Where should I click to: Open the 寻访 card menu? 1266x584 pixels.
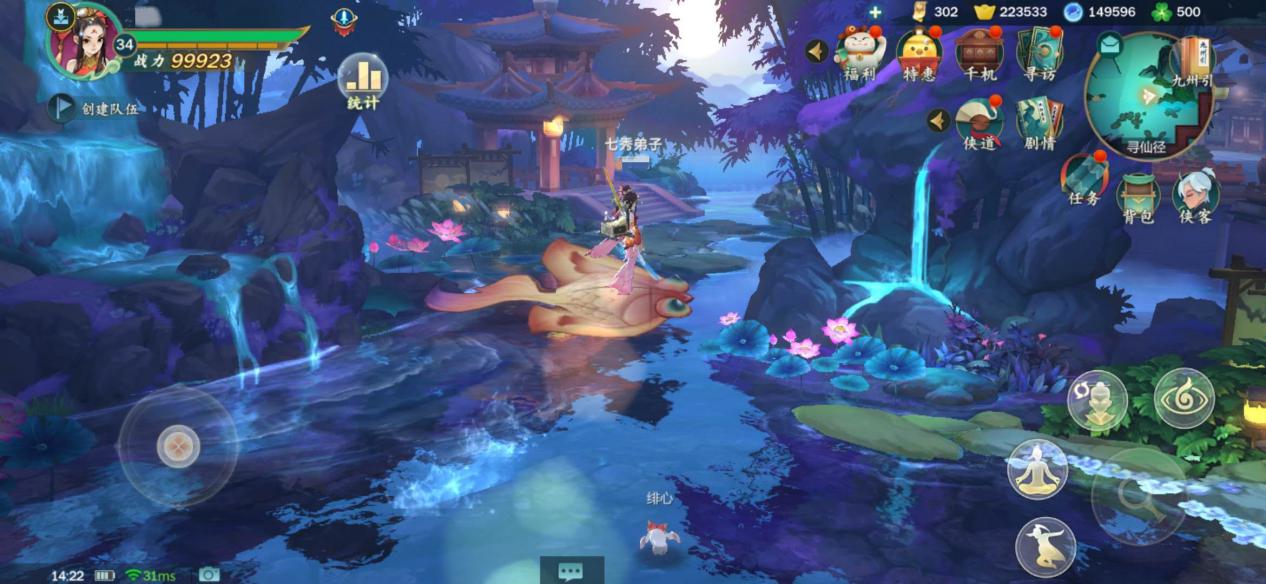pyautogui.click(x=1038, y=53)
